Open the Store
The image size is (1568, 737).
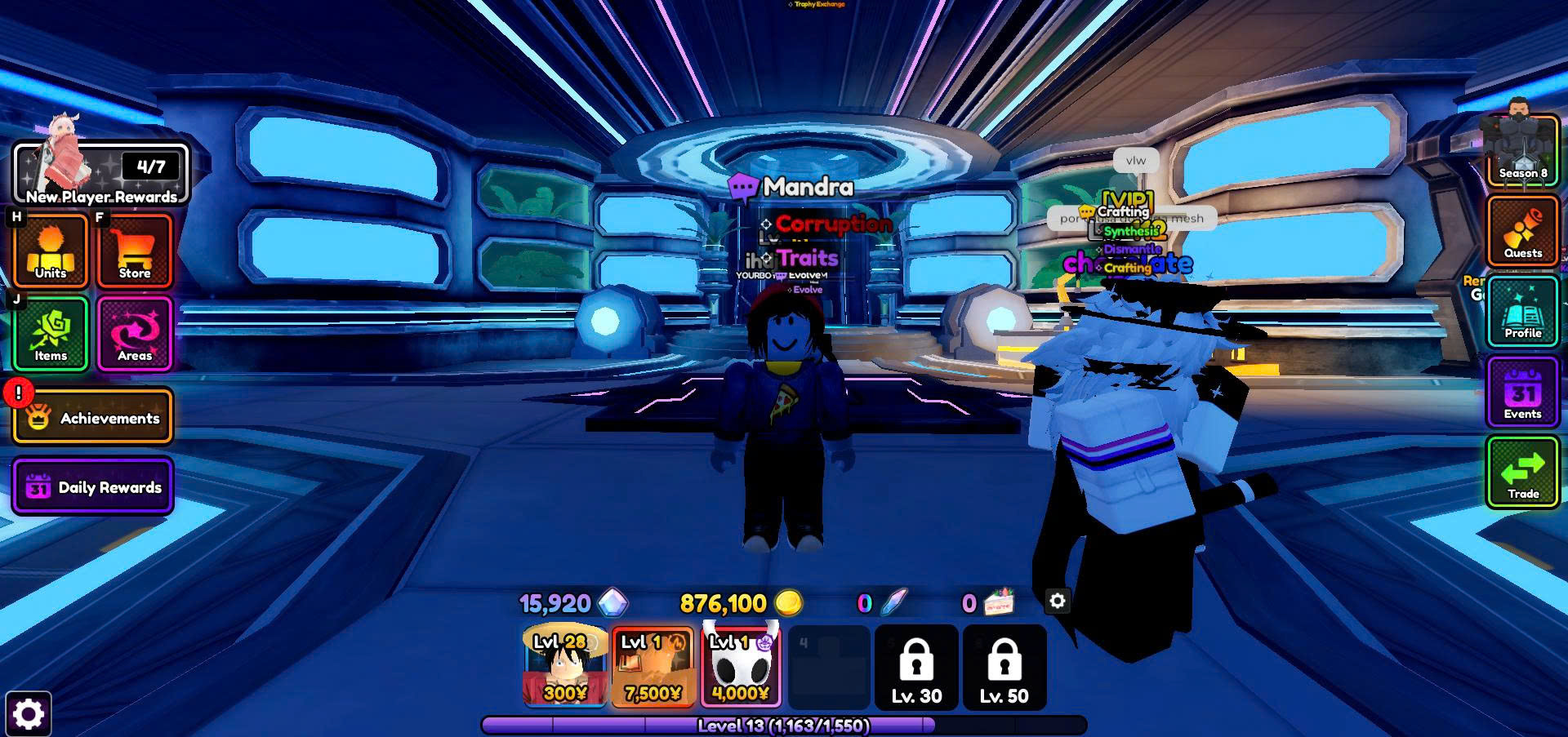(135, 251)
